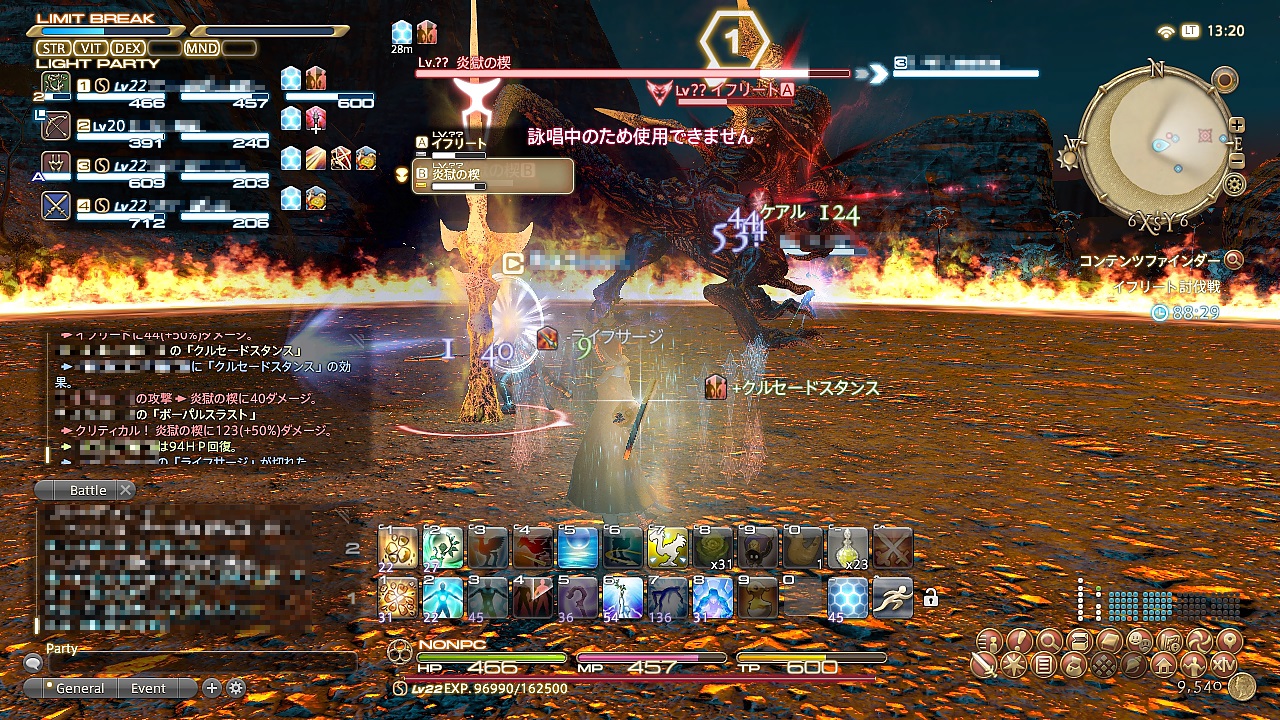Image resolution: width=1280 pixels, height=720 pixels.
Task: Use the chocobo whistle hotbar slot
Action: coord(669,548)
